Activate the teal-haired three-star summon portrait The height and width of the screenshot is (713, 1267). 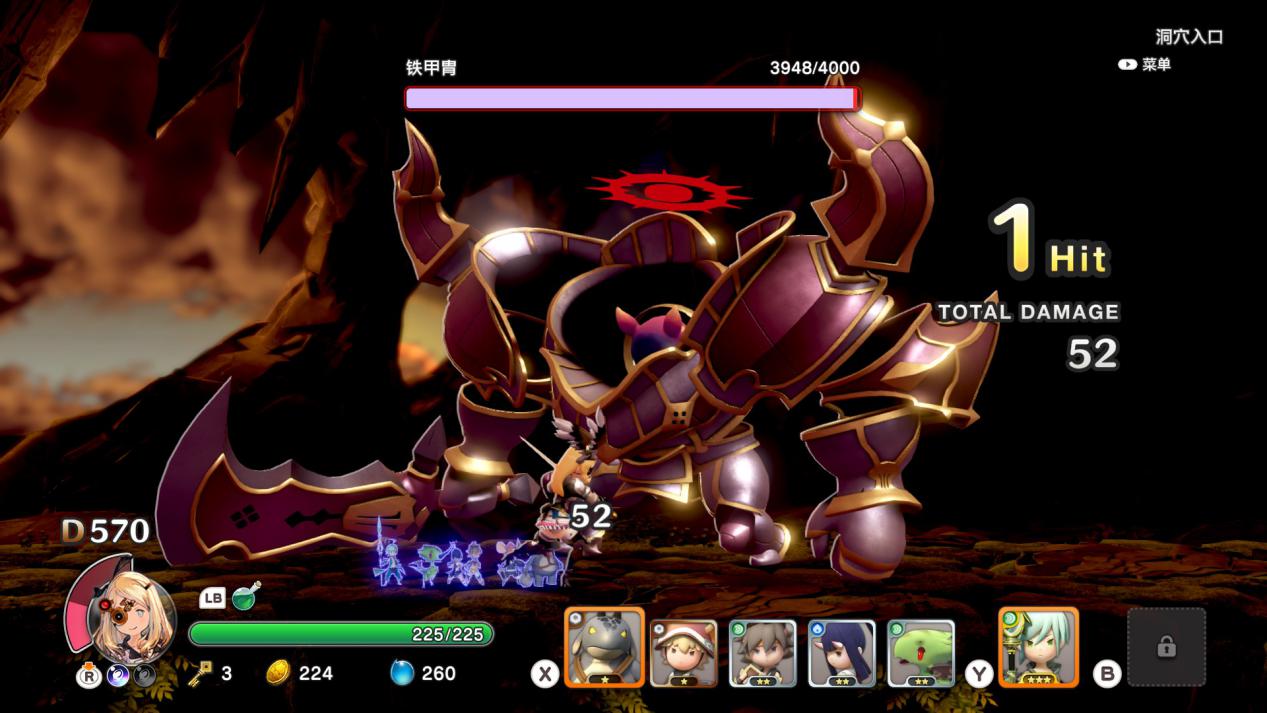pyautogui.click(x=1038, y=647)
